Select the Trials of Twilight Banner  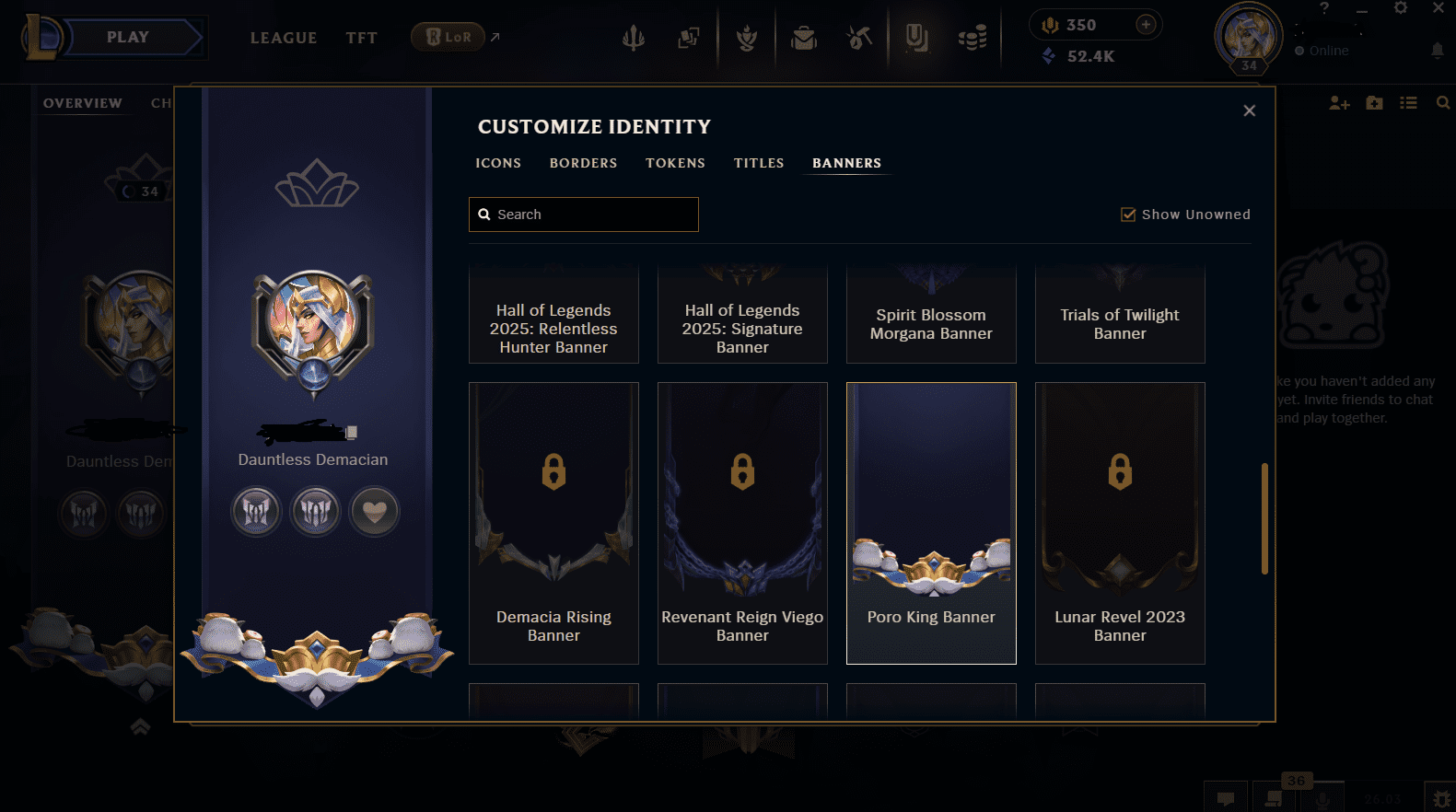pos(1120,318)
